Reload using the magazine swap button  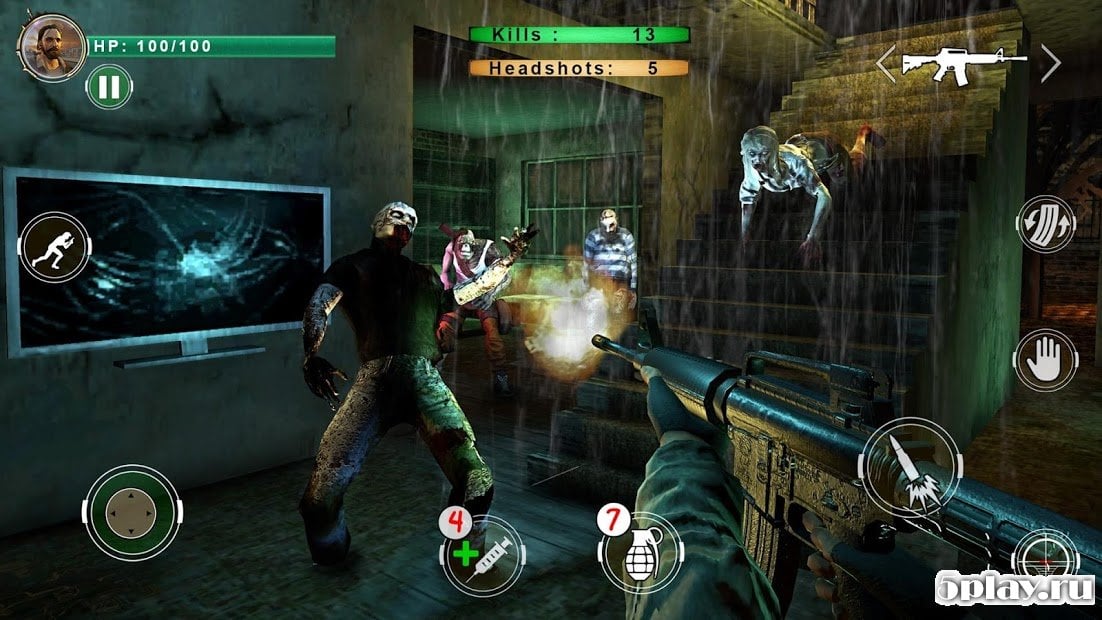click(x=1046, y=223)
